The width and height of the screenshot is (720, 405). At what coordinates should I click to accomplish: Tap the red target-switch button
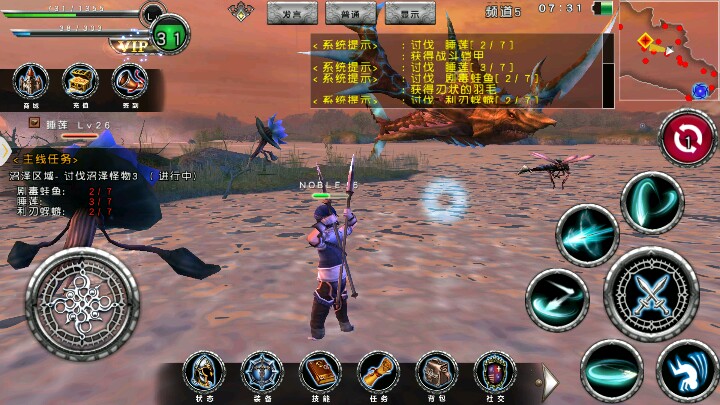click(688, 138)
